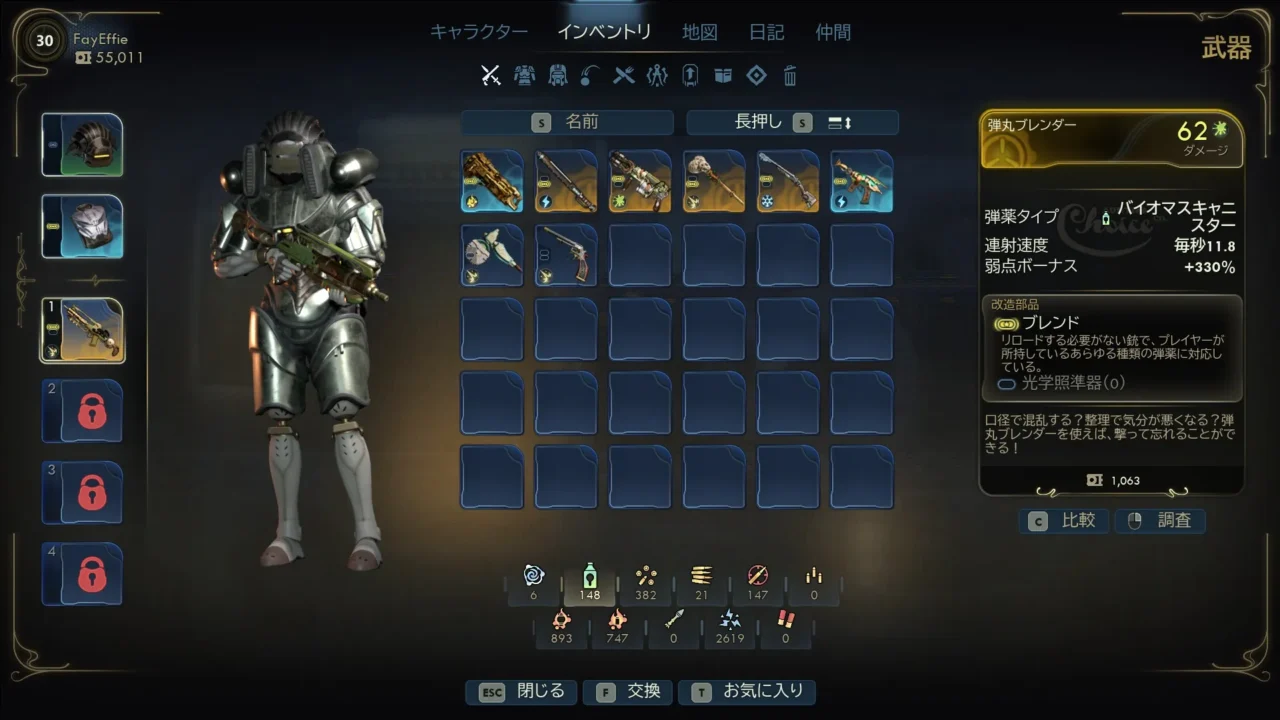Choose the helmet category icon

coord(558,75)
